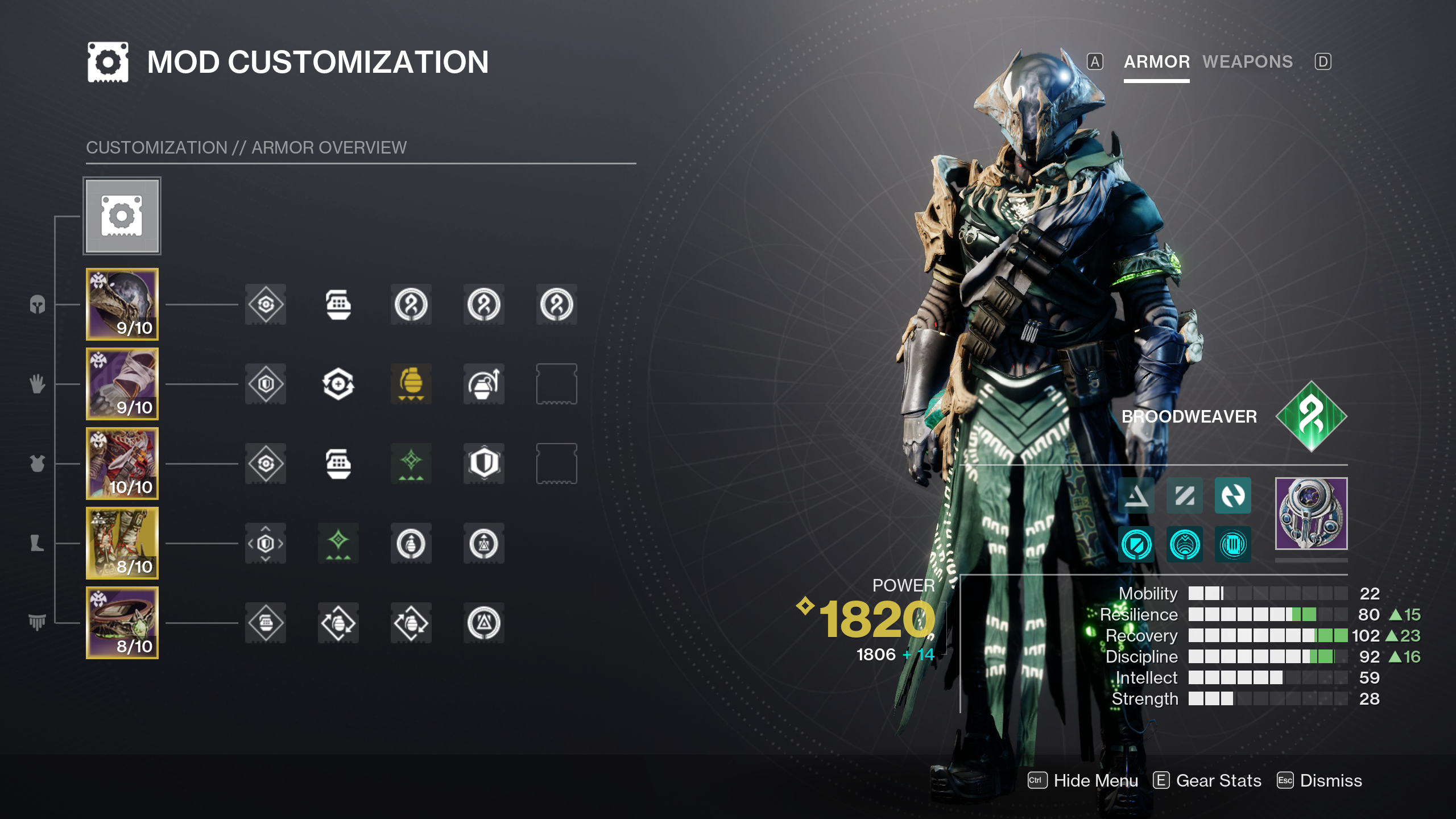The height and width of the screenshot is (819, 1456).
Task: Select the empty mod socket on the gauntlets row
Action: [x=556, y=385]
